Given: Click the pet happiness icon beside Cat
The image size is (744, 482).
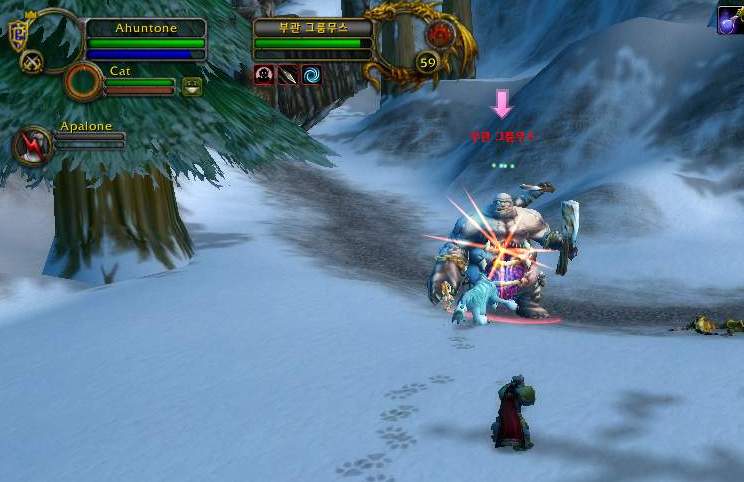Looking at the screenshot, I should click(x=192, y=87).
